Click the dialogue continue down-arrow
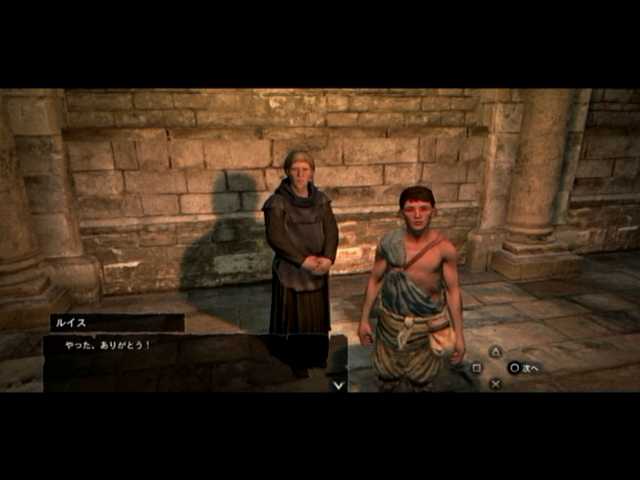This screenshot has height=480, width=640. pos(338,383)
